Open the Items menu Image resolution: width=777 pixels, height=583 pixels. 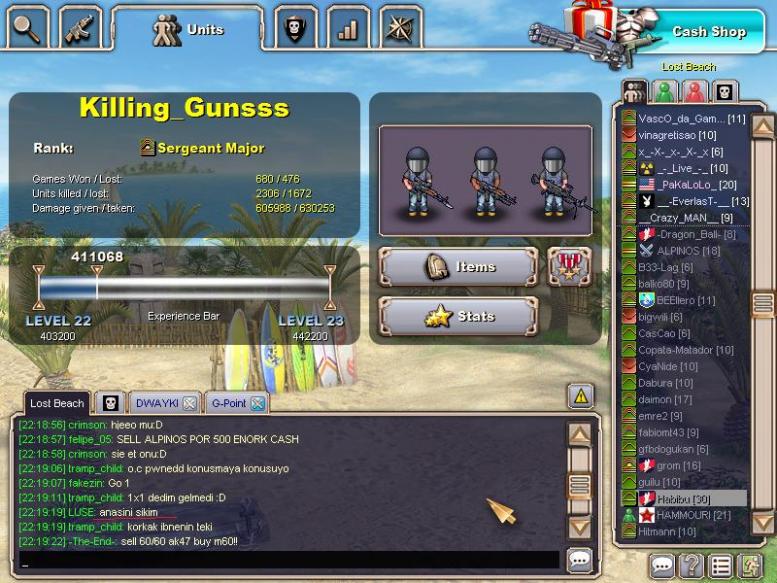(458, 267)
